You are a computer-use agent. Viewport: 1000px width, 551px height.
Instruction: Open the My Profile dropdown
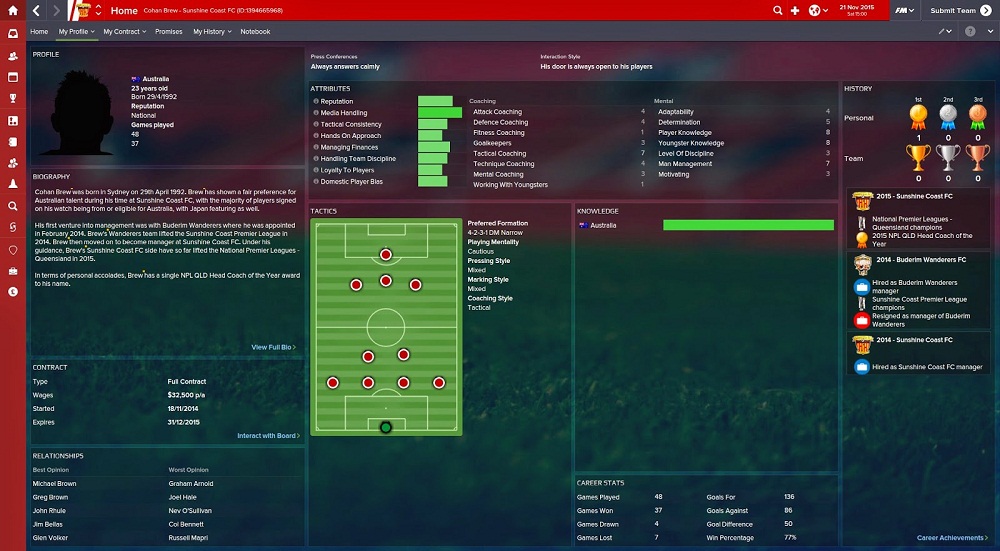tap(76, 32)
